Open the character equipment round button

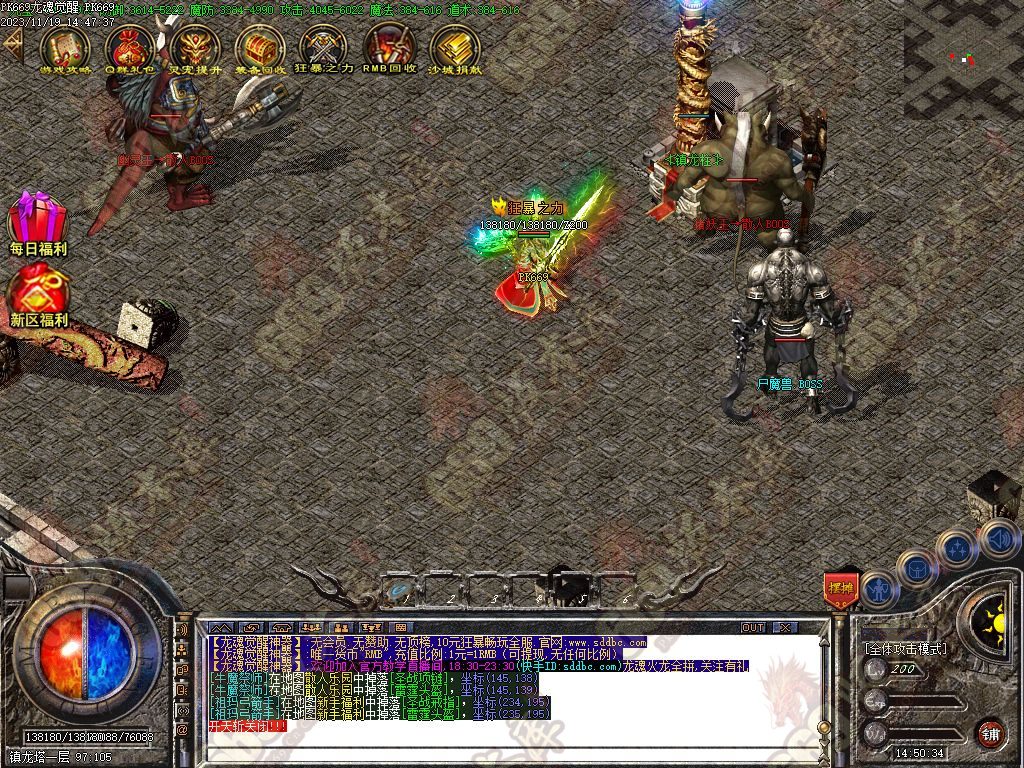point(880,590)
